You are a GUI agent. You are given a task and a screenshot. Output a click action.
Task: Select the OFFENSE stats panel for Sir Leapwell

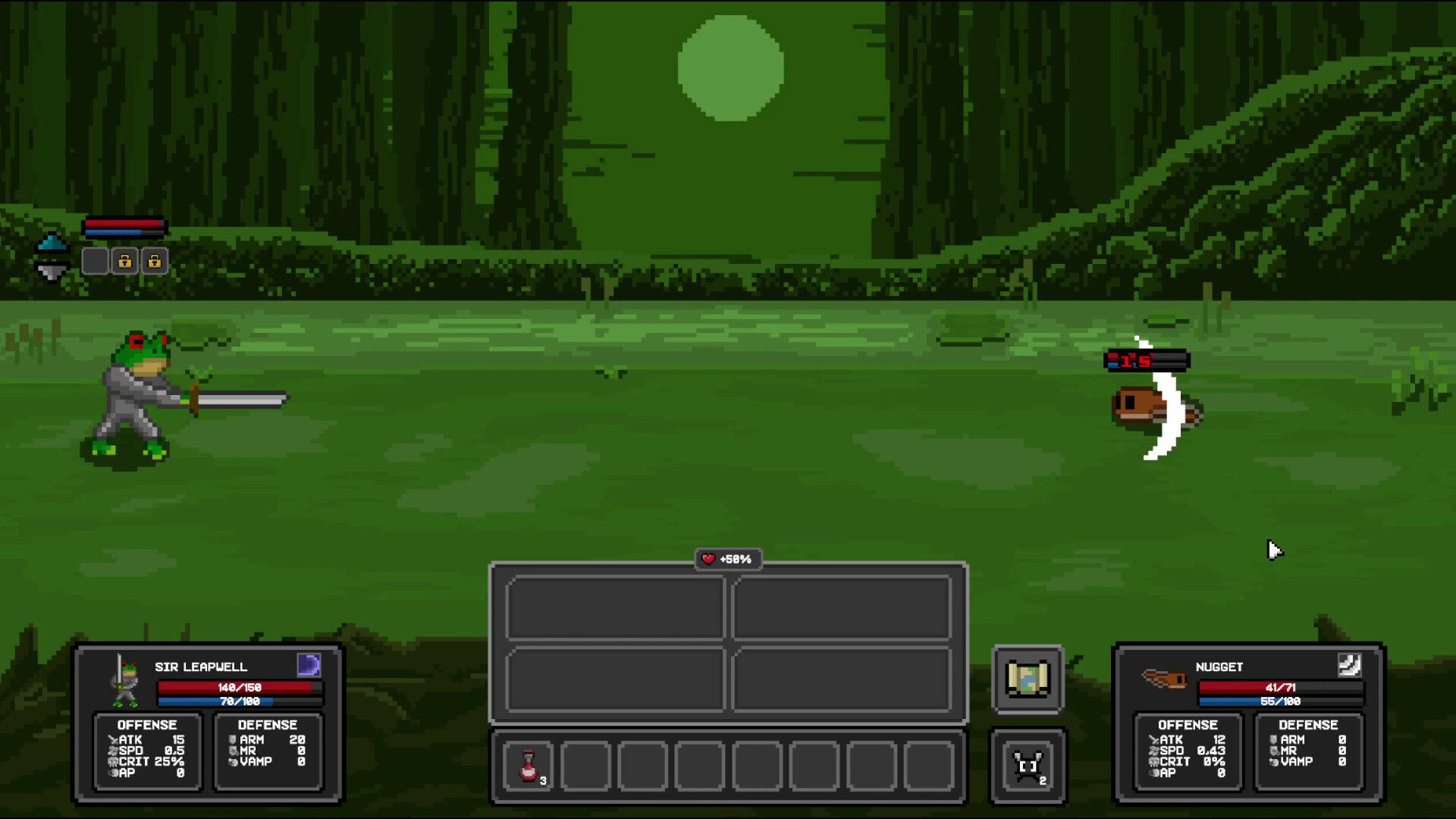point(147,752)
